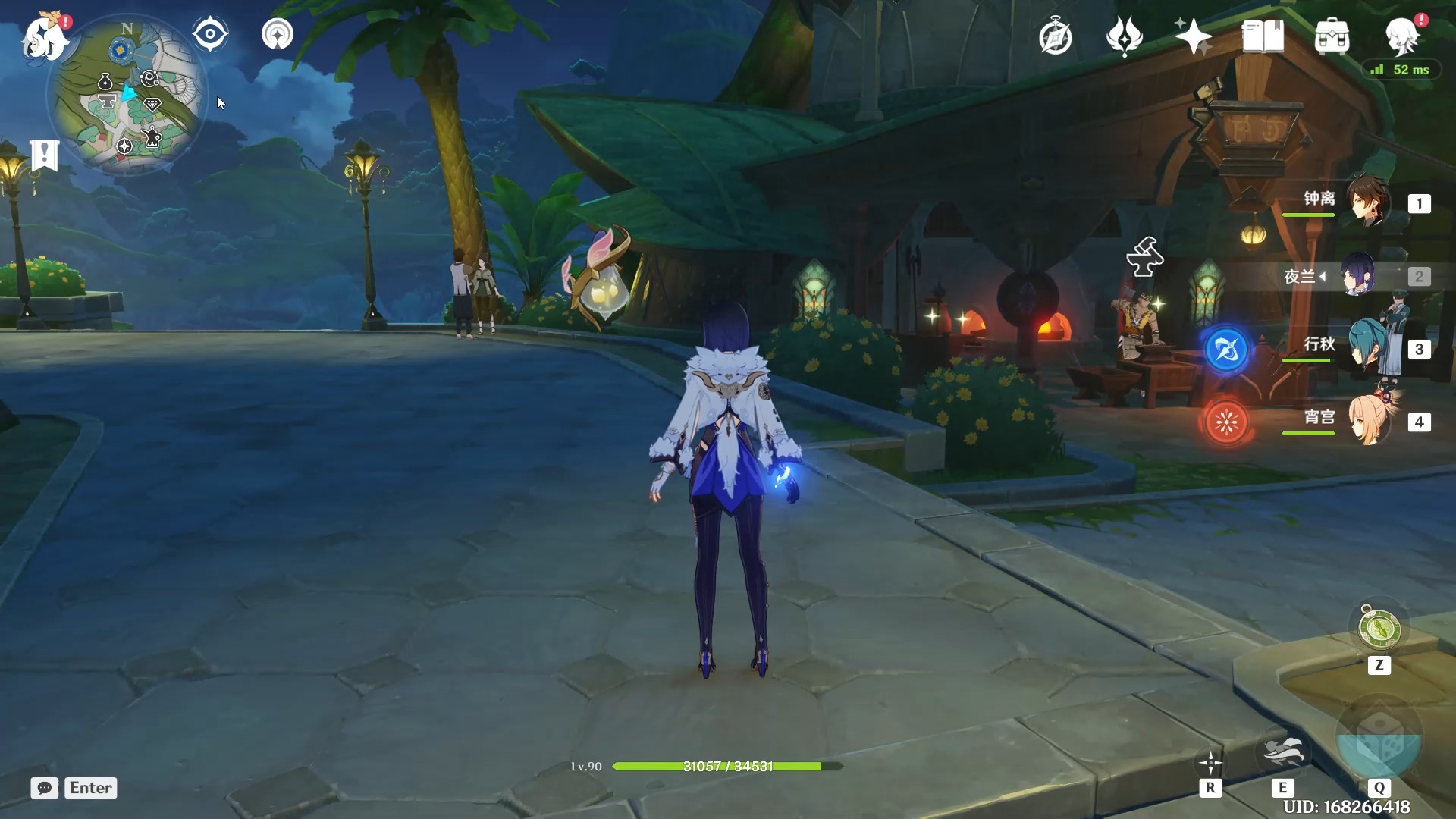Switch to party member 钟离

pyautogui.click(x=1368, y=202)
